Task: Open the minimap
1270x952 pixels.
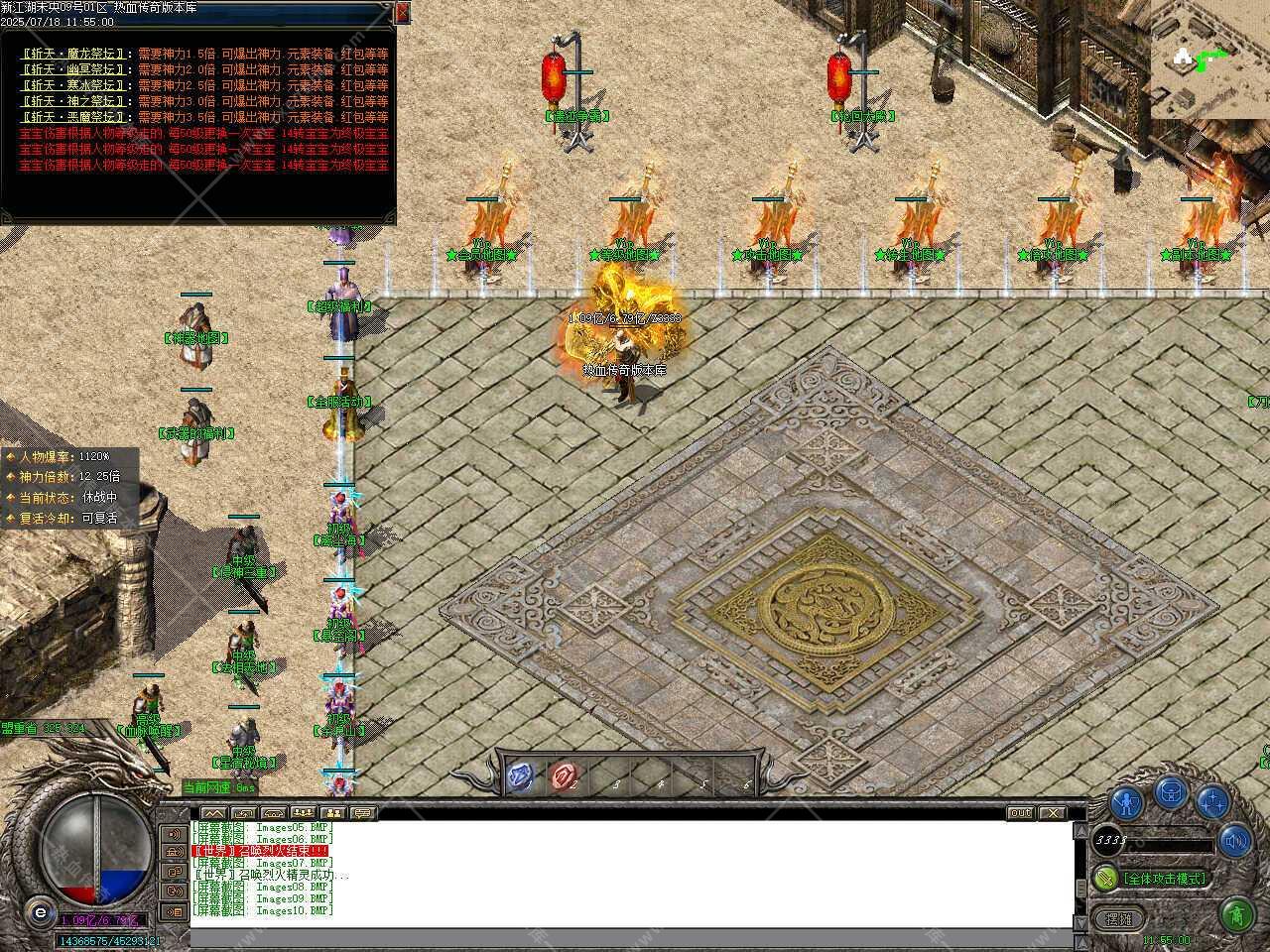Action: pos(1208,58)
